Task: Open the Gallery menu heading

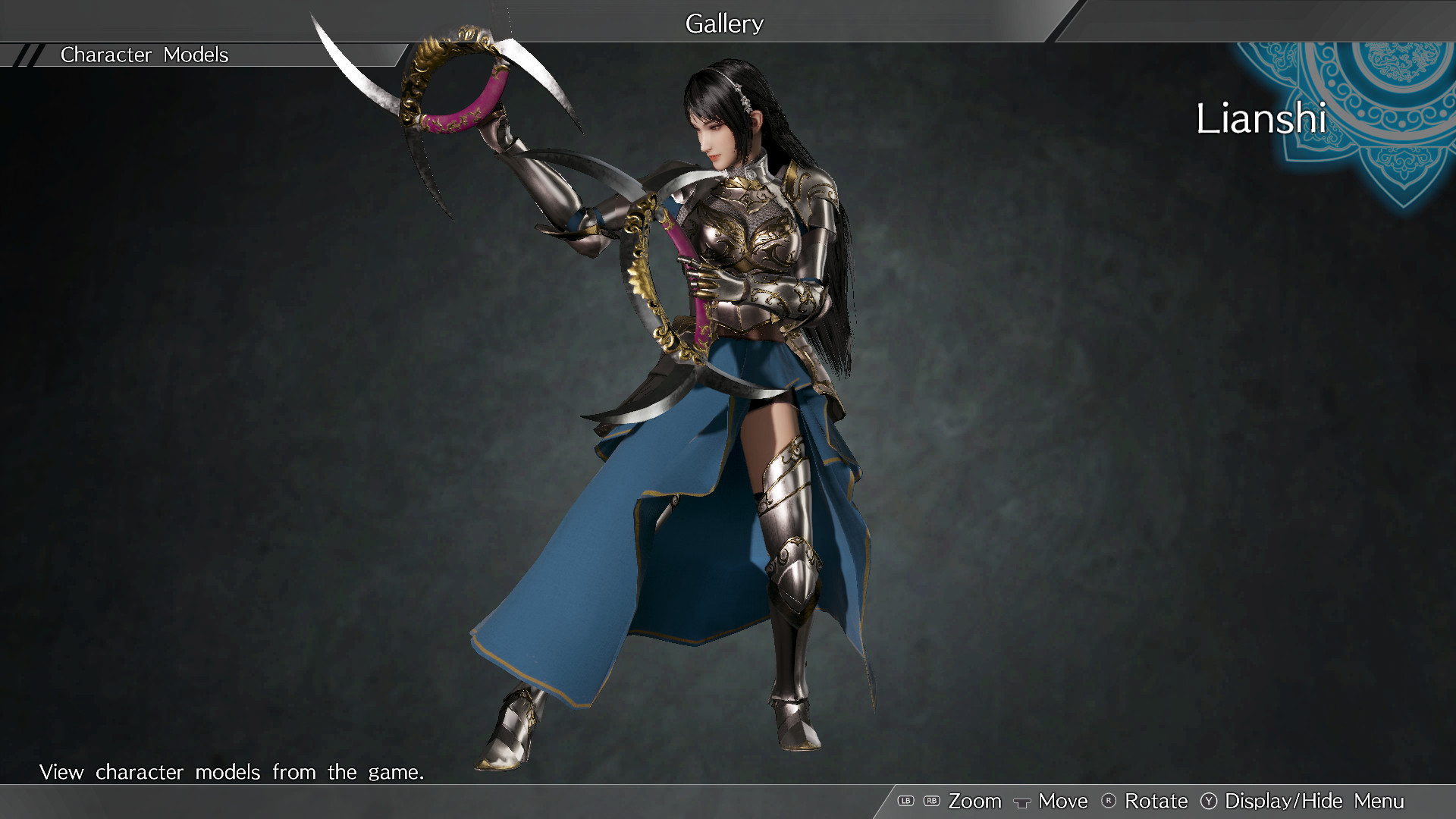Action: 723,24
